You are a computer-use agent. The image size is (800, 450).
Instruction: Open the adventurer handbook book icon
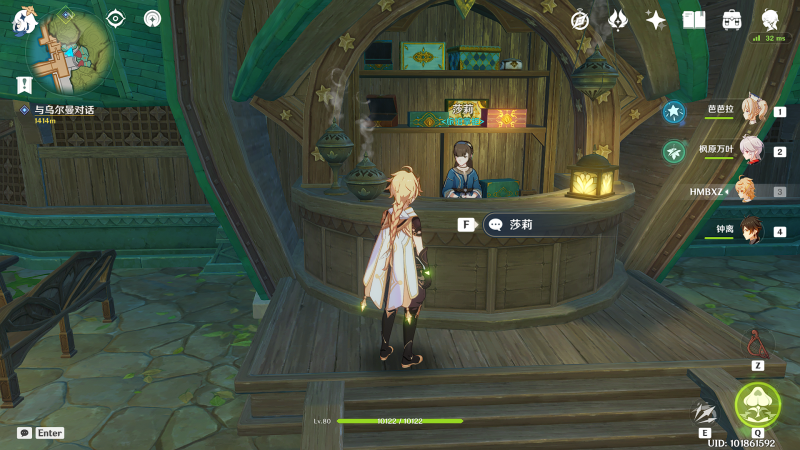click(694, 19)
